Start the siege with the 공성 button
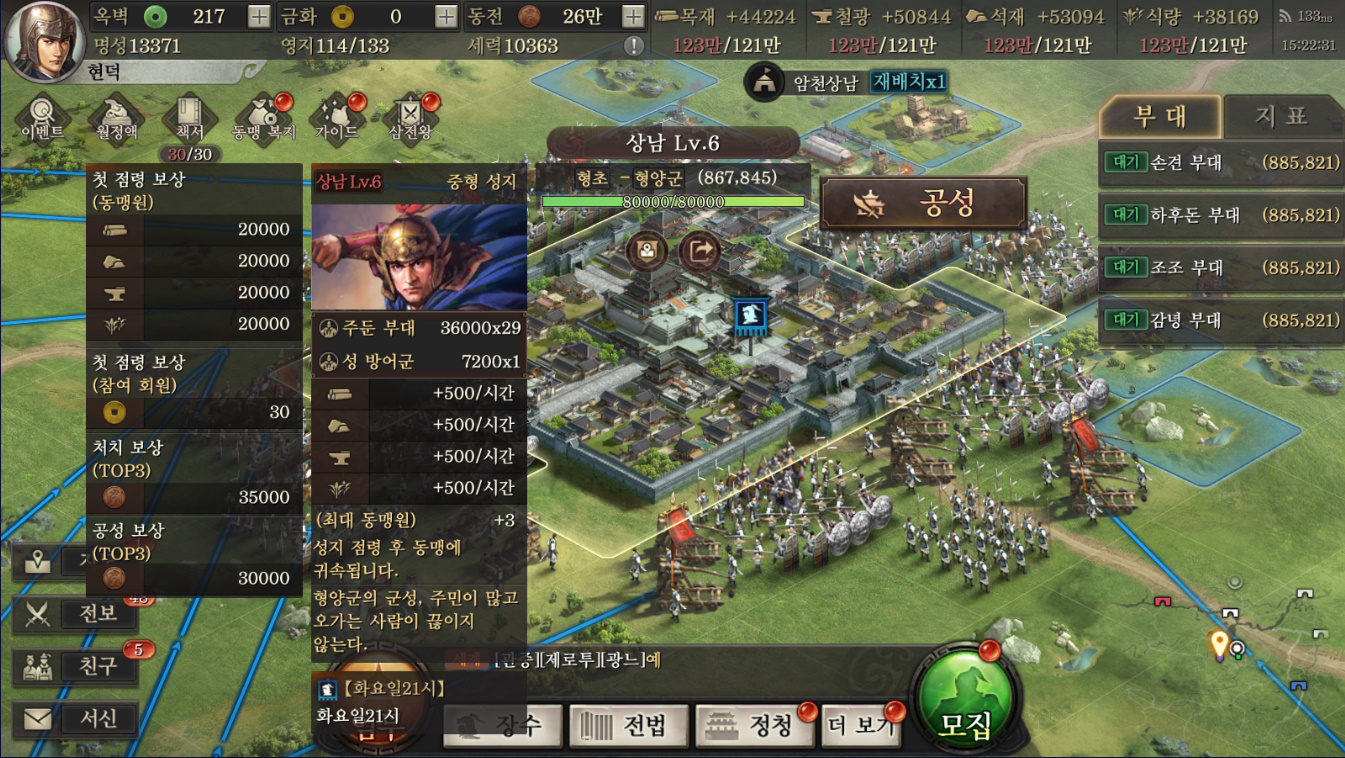Image resolution: width=1345 pixels, height=758 pixels. (x=923, y=204)
